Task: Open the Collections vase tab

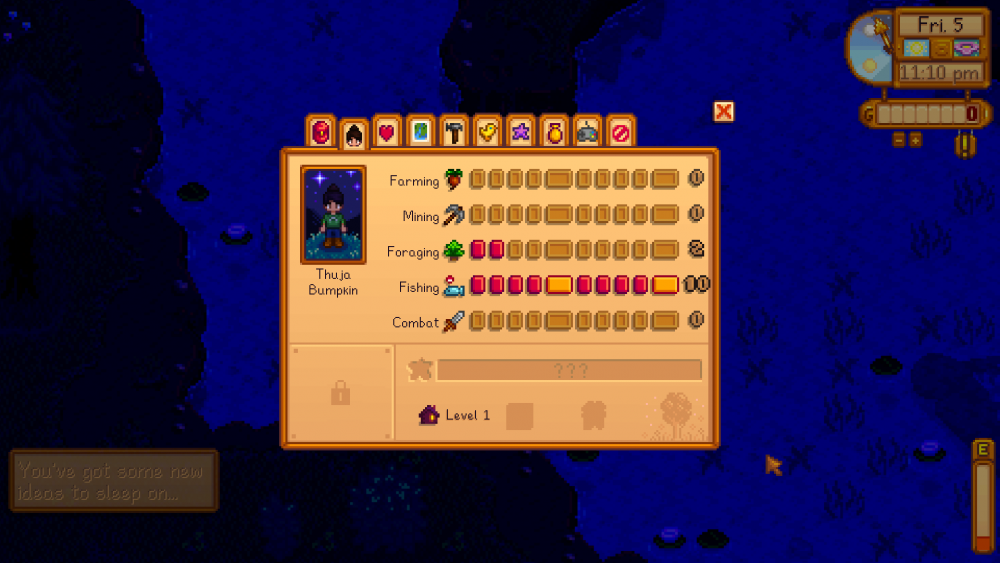Action: click(553, 132)
